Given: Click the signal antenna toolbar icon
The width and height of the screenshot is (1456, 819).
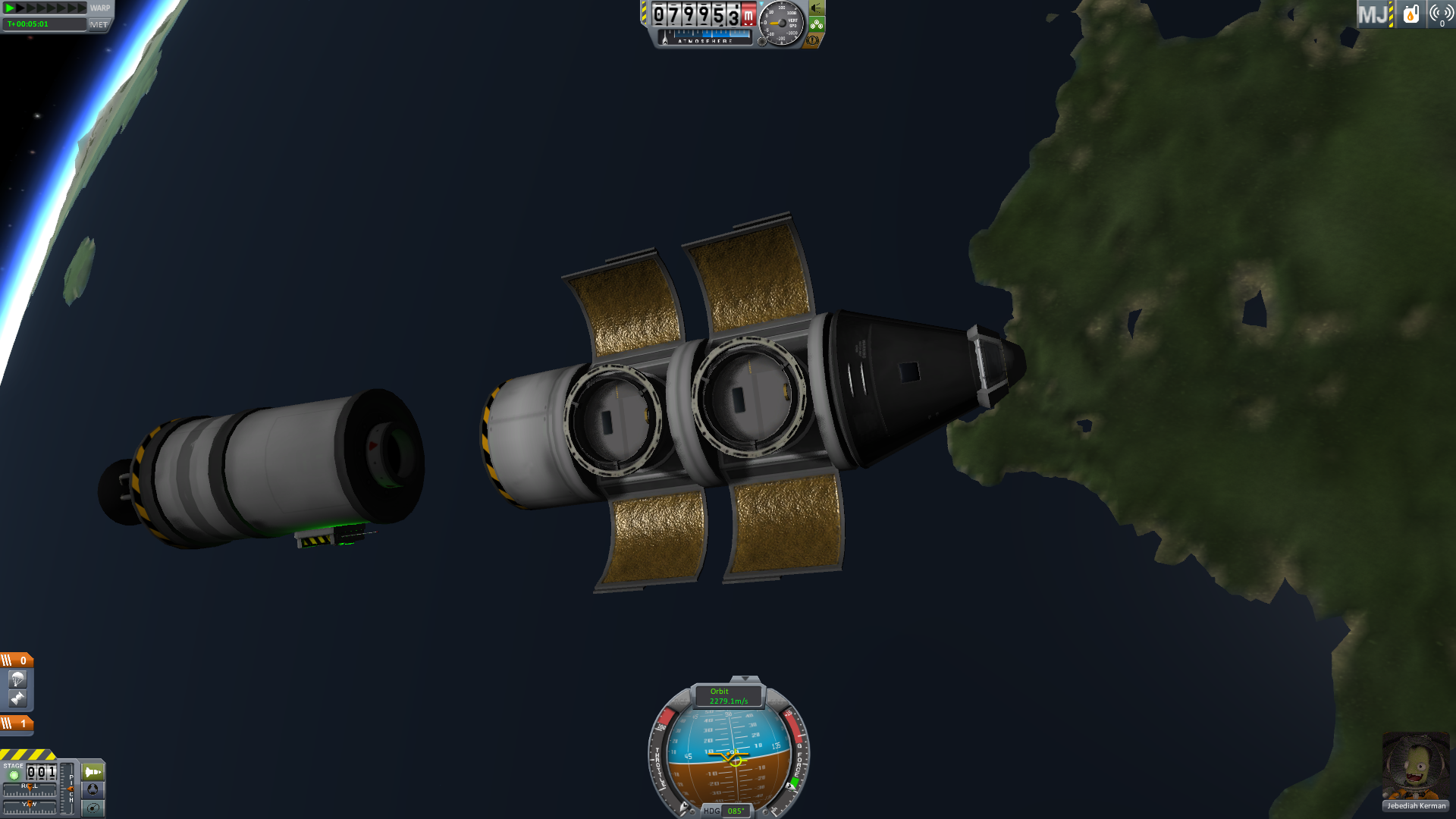Looking at the screenshot, I should 1441,14.
